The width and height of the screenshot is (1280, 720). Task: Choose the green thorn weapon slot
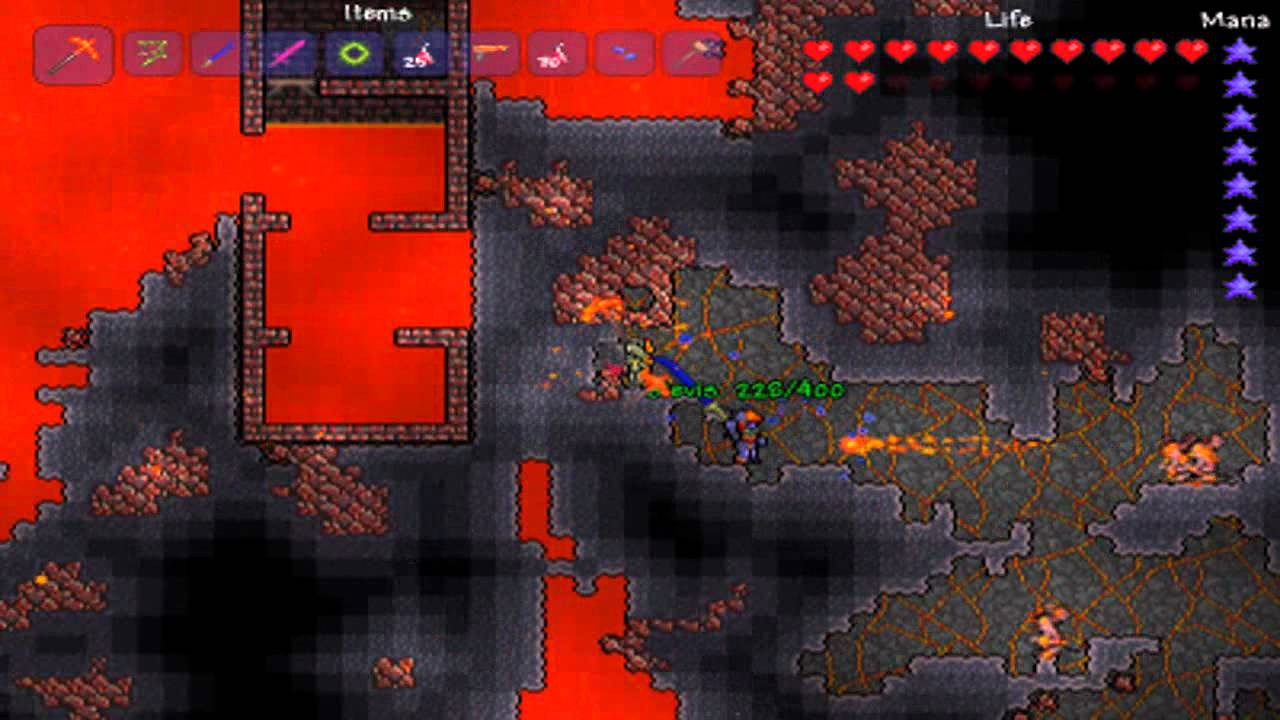pyautogui.click(x=152, y=54)
